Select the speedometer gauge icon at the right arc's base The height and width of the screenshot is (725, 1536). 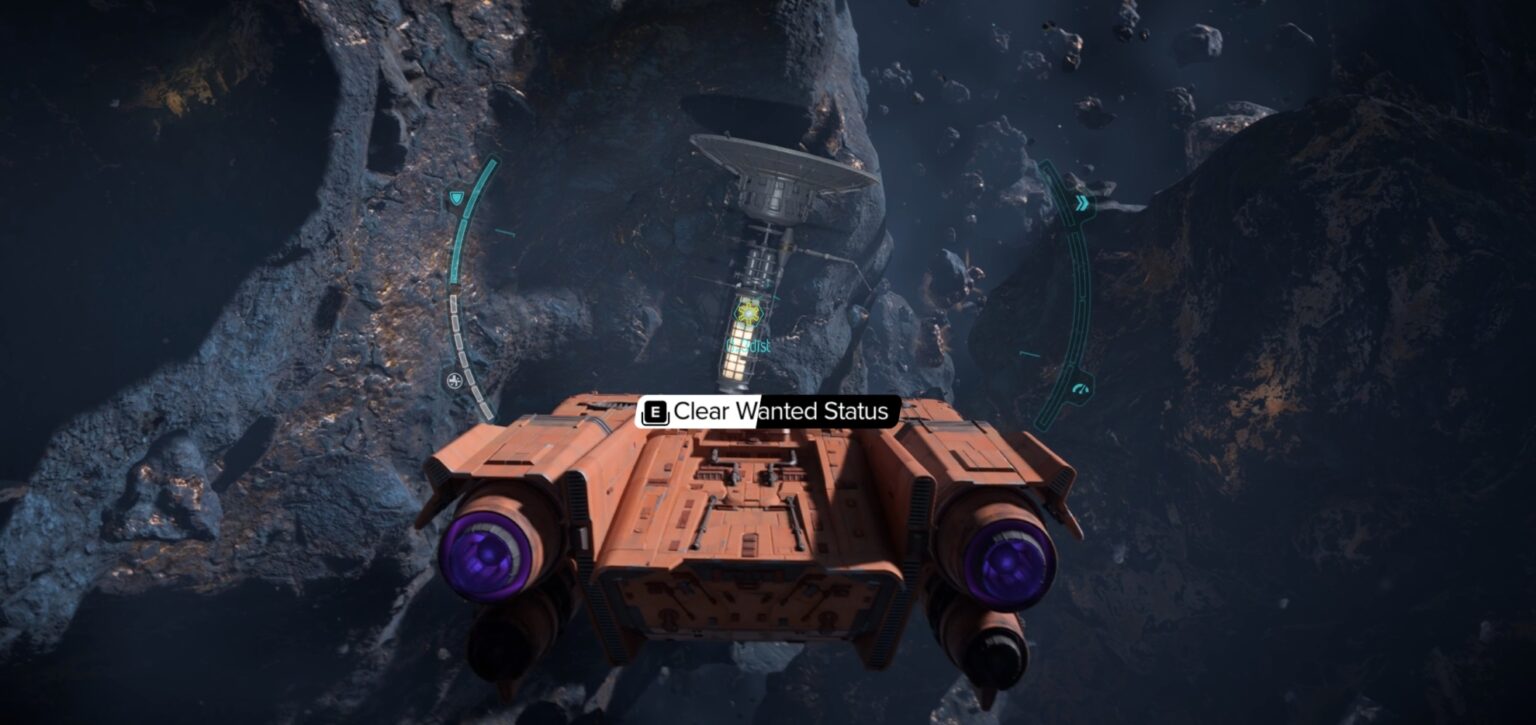1080,387
